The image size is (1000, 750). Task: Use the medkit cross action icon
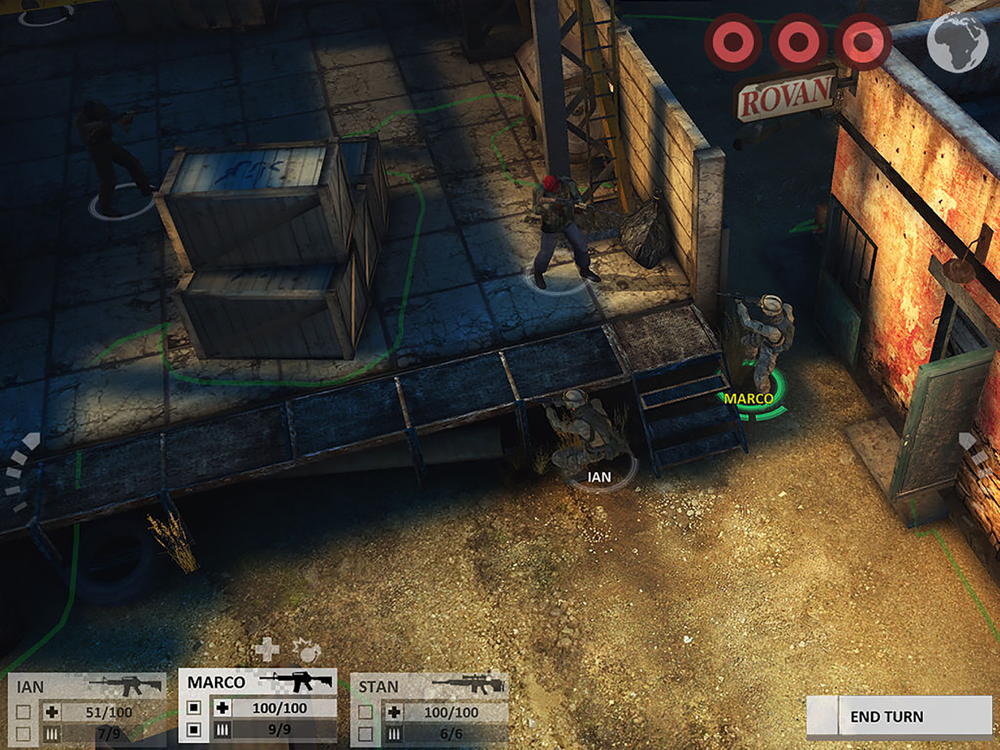(x=266, y=650)
